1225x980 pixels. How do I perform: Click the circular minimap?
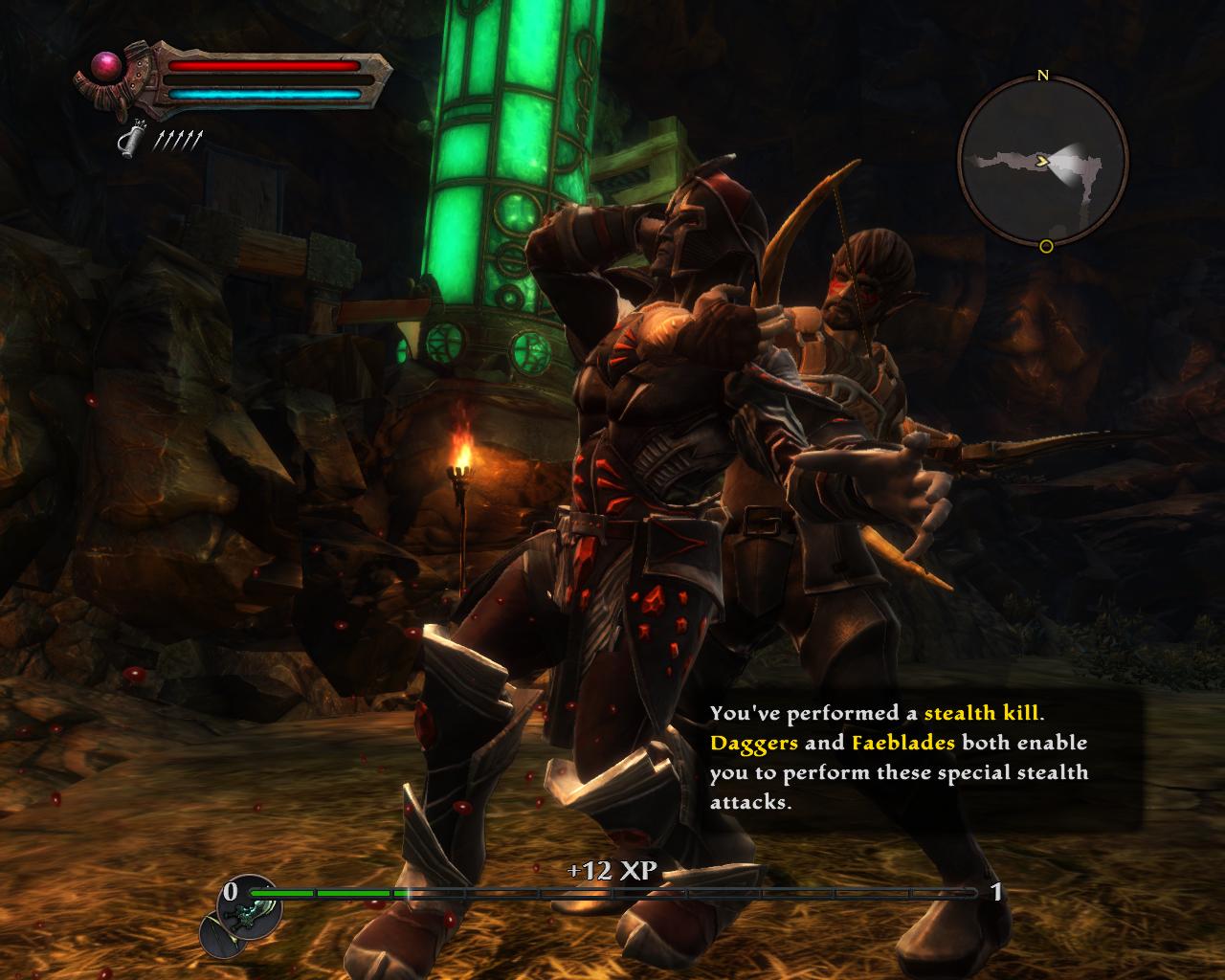tap(1043, 160)
